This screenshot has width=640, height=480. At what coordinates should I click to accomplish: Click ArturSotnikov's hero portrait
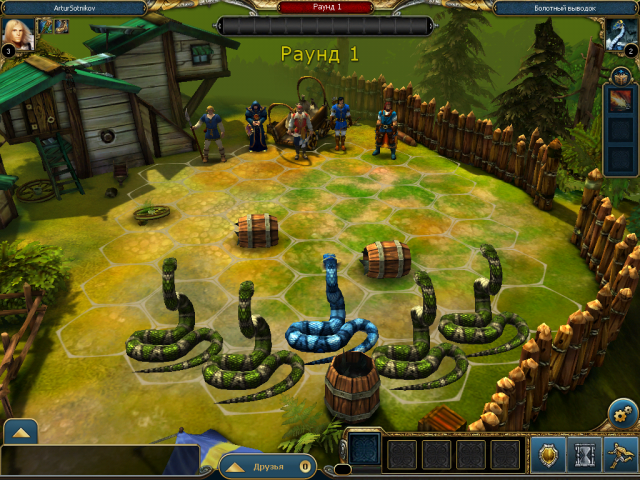pyautogui.click(x=19, y=34)
